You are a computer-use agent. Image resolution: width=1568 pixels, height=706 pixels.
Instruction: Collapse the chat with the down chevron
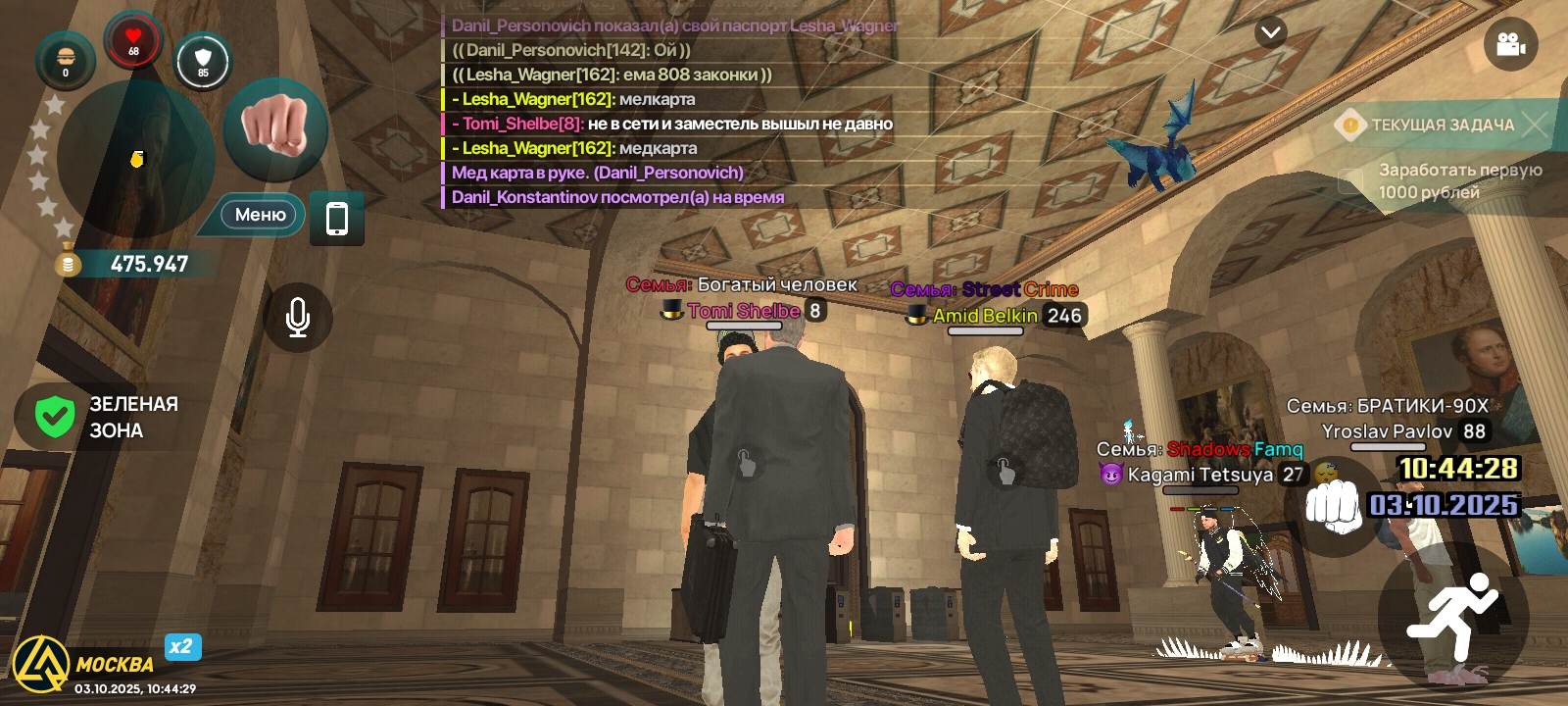click(1271, 32)
